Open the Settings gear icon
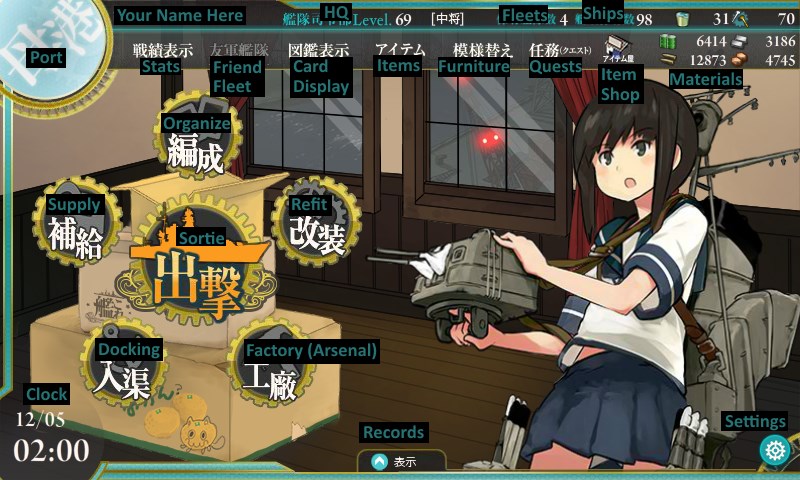 [774, 450]
